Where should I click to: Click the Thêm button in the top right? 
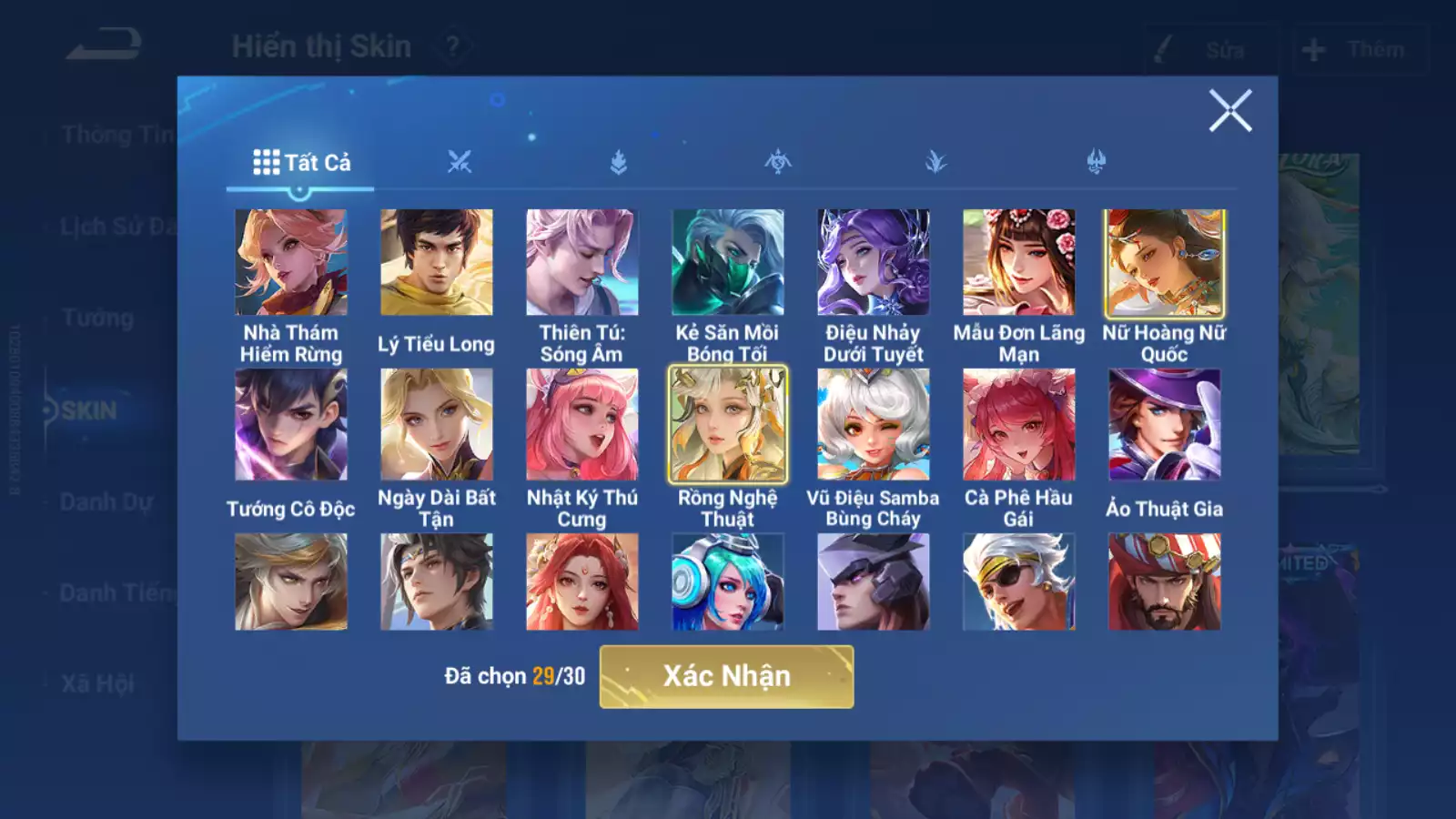click(x=1360, y=50)
